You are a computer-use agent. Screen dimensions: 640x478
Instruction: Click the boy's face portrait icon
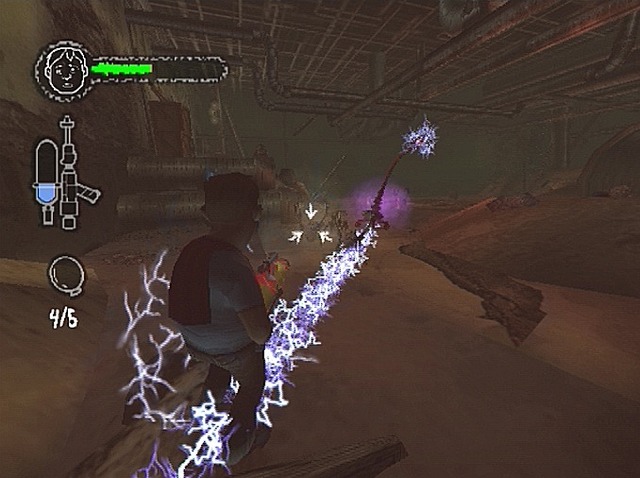pyautogui.click(x=63, y=68)
